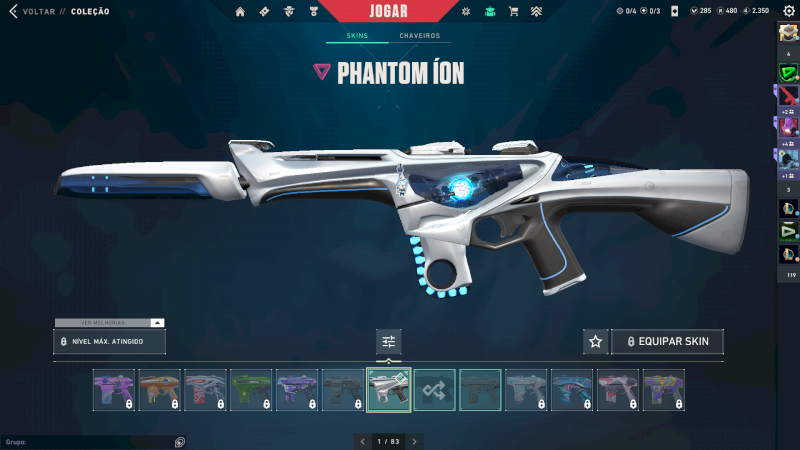Pick the selected white Ion Phantom thumbnail

389,390
